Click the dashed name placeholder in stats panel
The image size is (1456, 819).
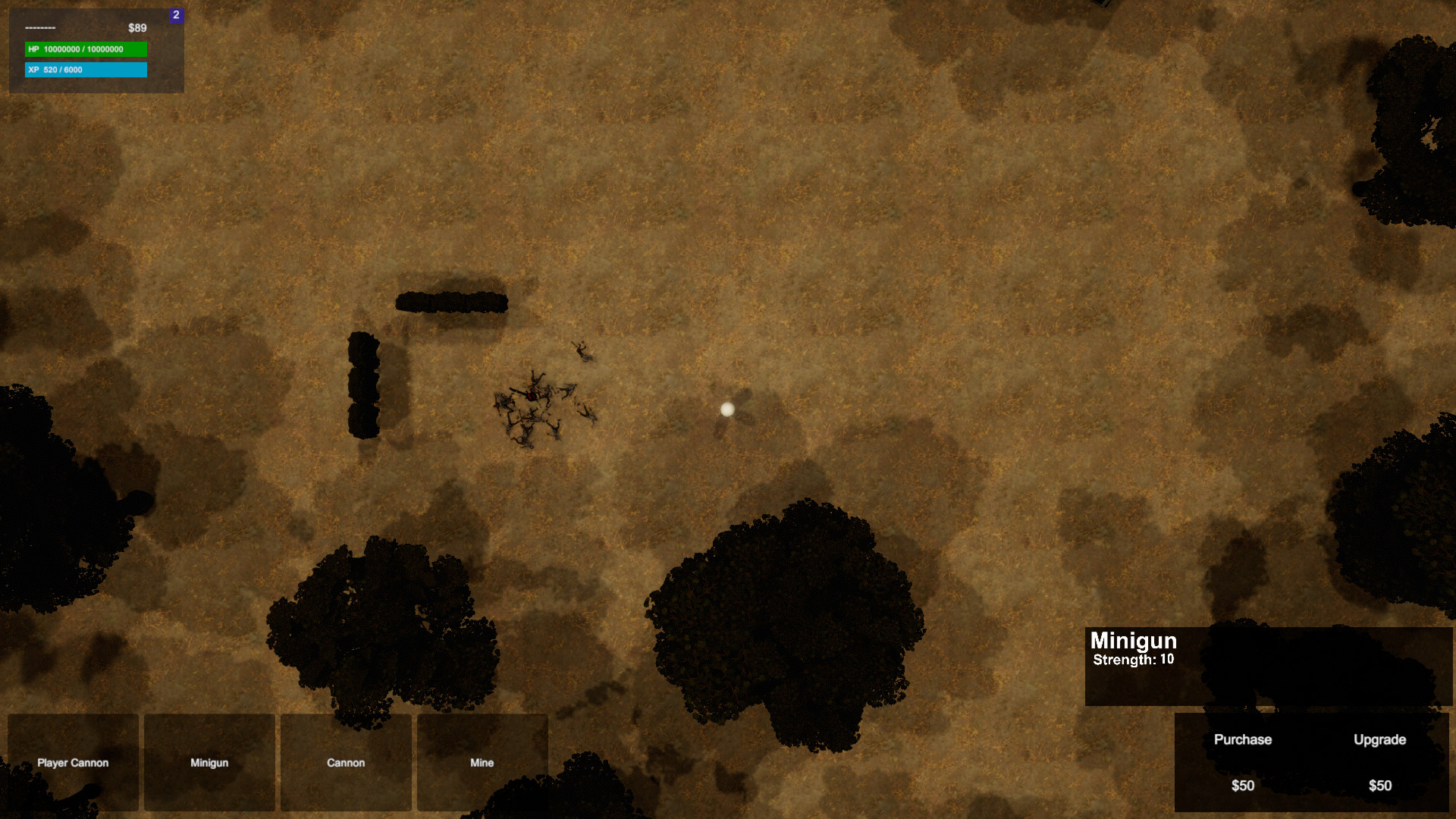[42, 27]
